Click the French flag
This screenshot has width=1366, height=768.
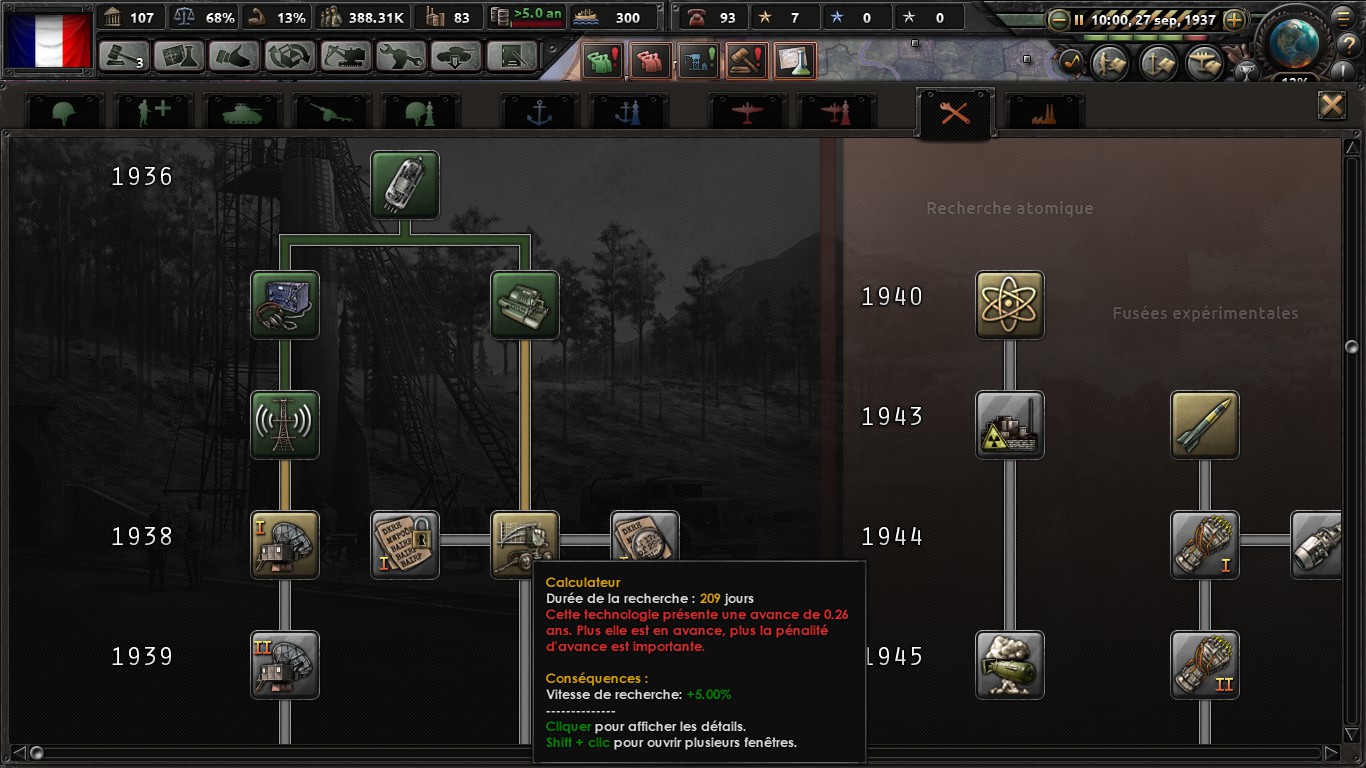tap(48, 38)
